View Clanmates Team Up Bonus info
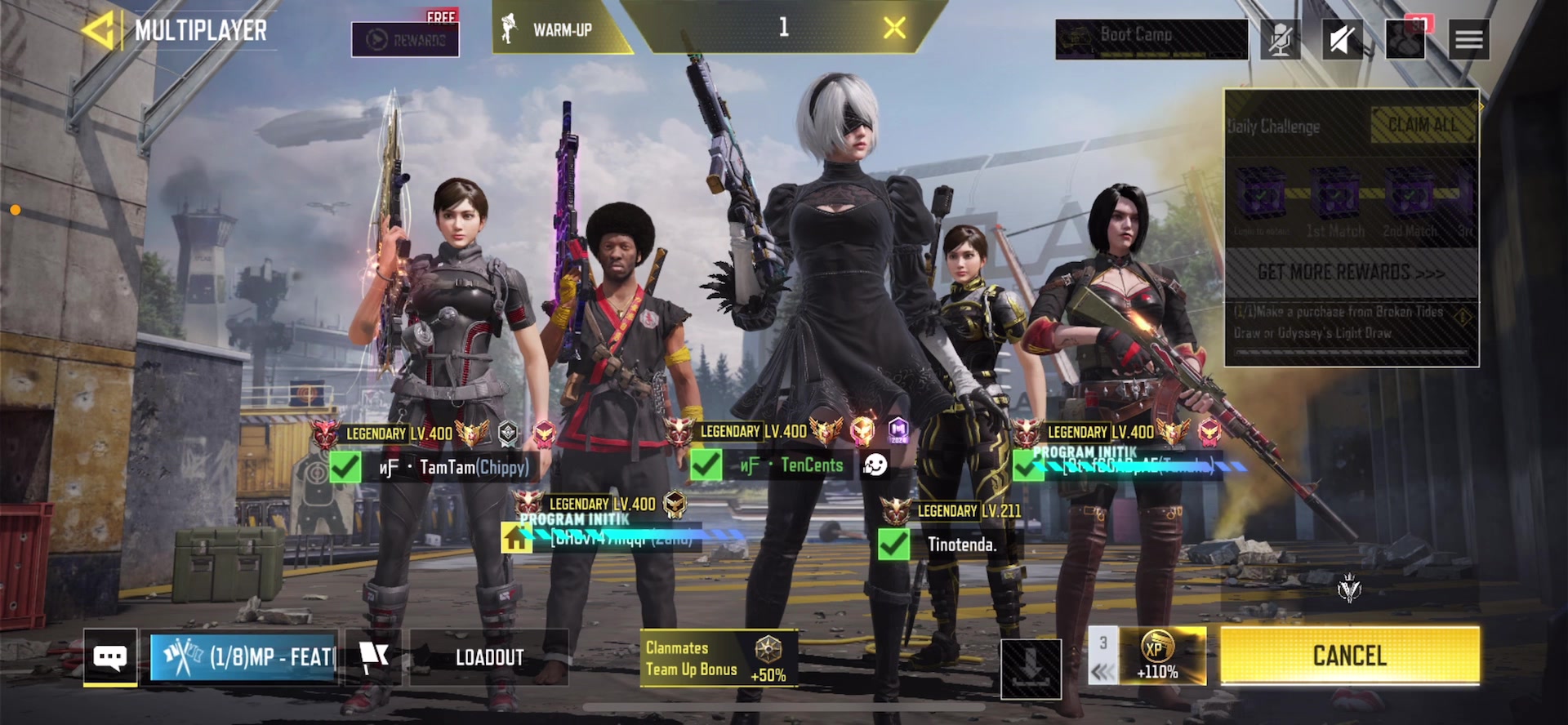Viewport: 1568px width, 725px height. pos(717,658)
